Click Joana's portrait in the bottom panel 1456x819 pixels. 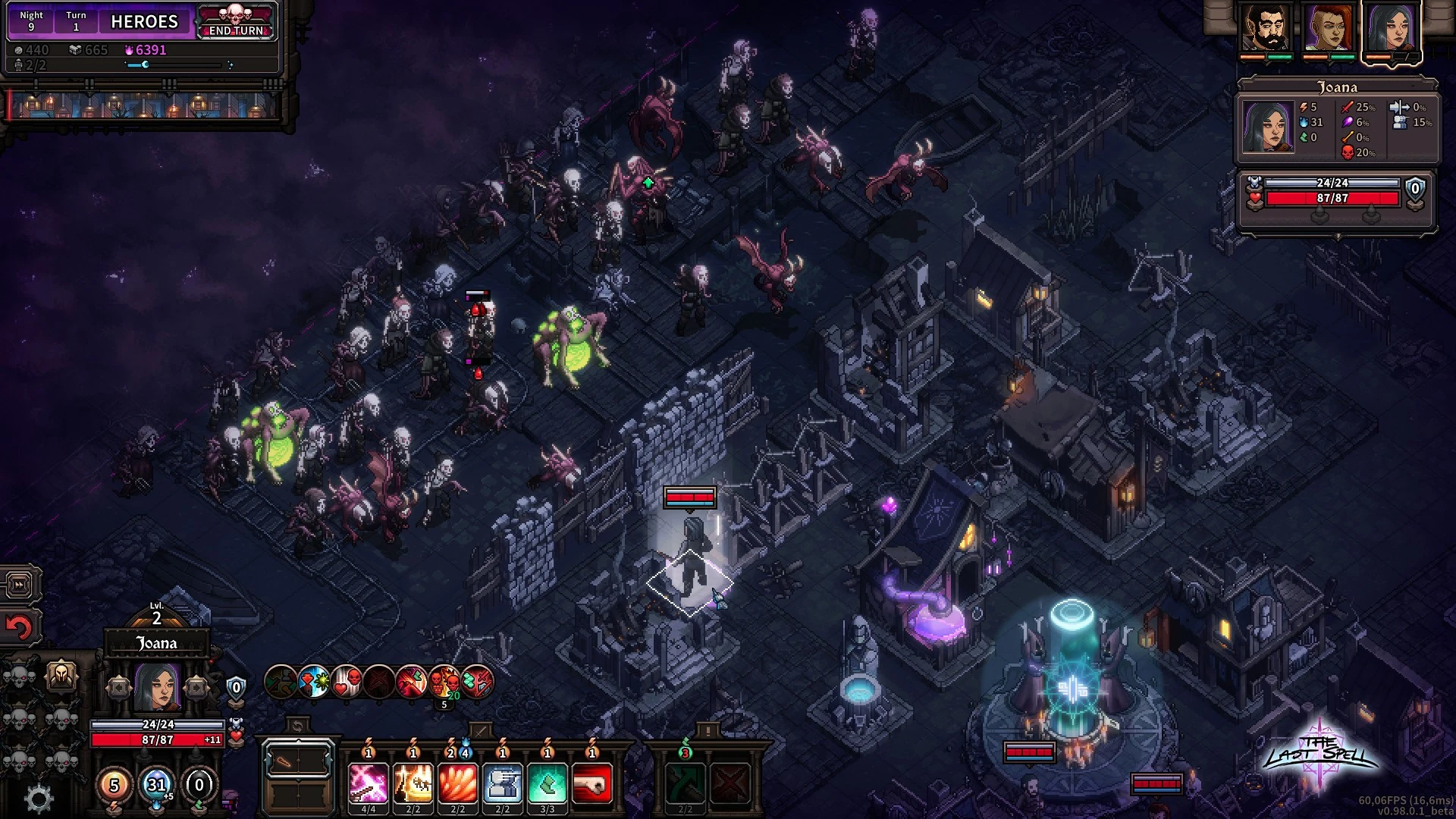(x=158, y=688)
